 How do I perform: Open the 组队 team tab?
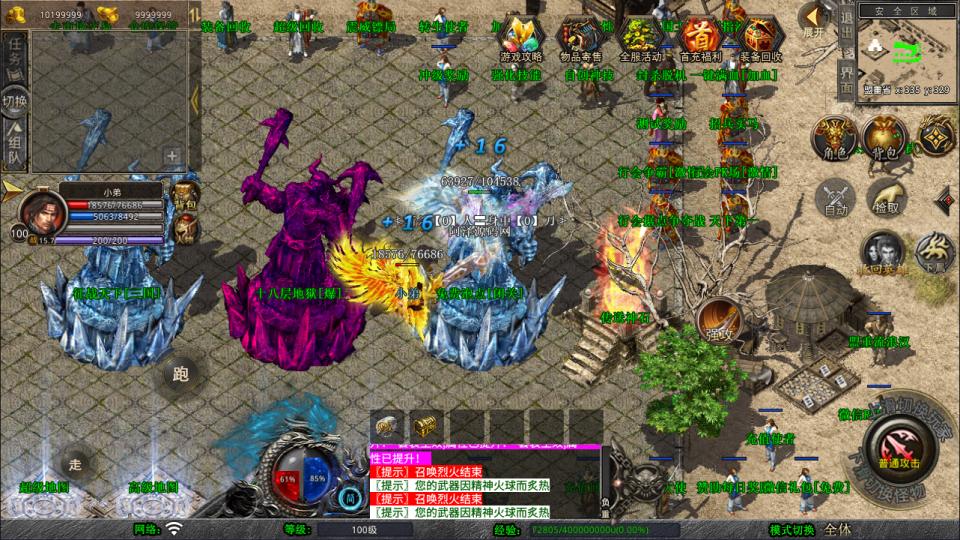point(14,145)
